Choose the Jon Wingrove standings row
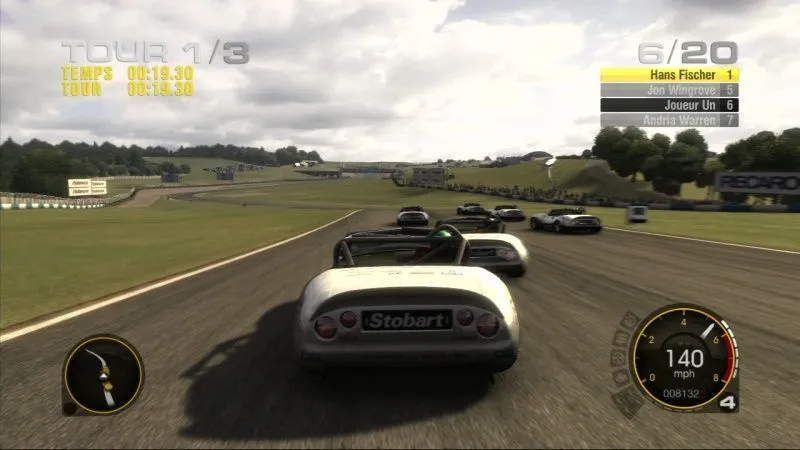 669,90
